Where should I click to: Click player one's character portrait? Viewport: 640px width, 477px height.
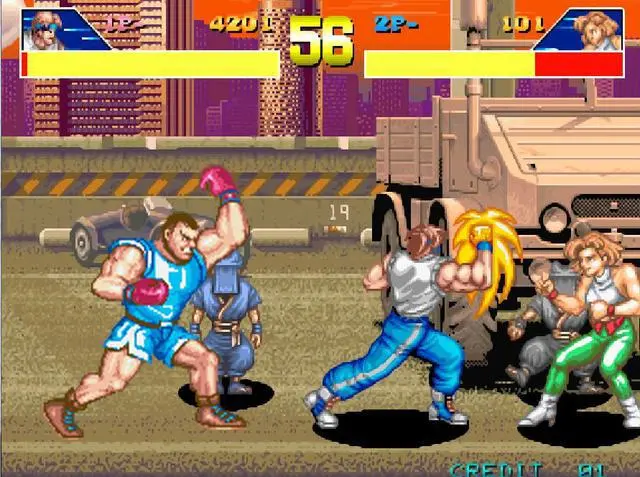pos(48,30)
